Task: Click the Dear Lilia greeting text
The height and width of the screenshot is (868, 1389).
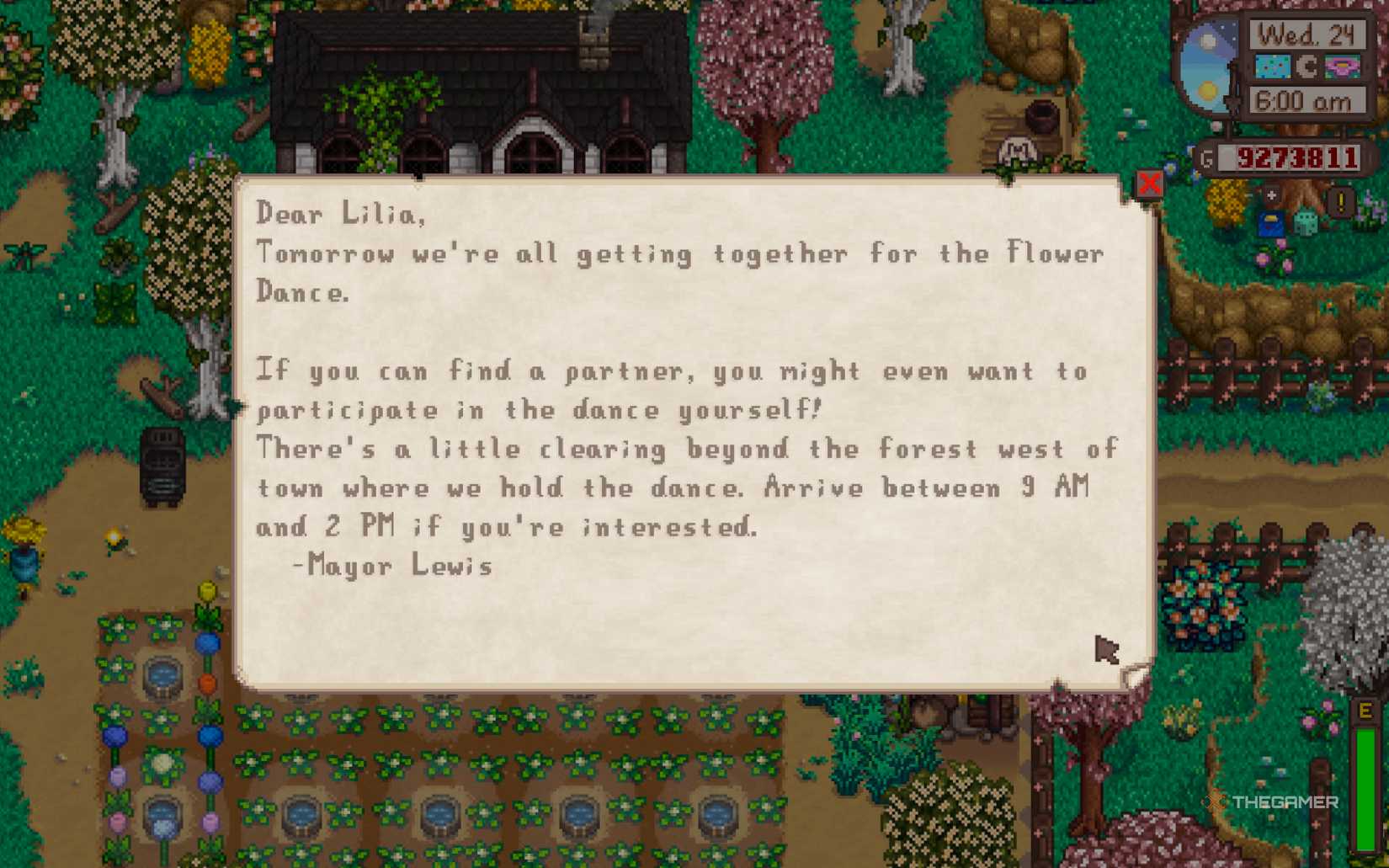Action: coord(340,215)
